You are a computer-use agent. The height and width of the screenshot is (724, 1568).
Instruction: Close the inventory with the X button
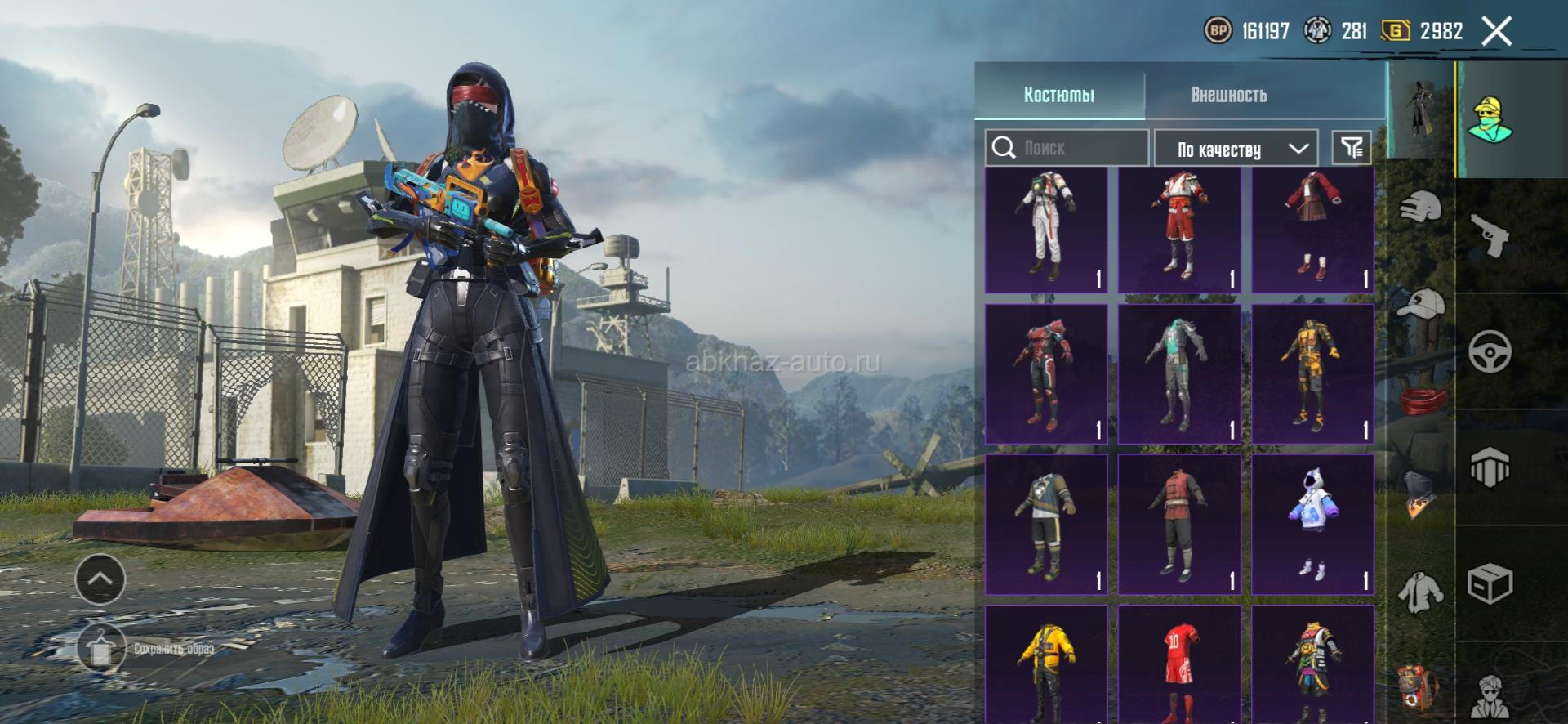[x=1496, y=32]
